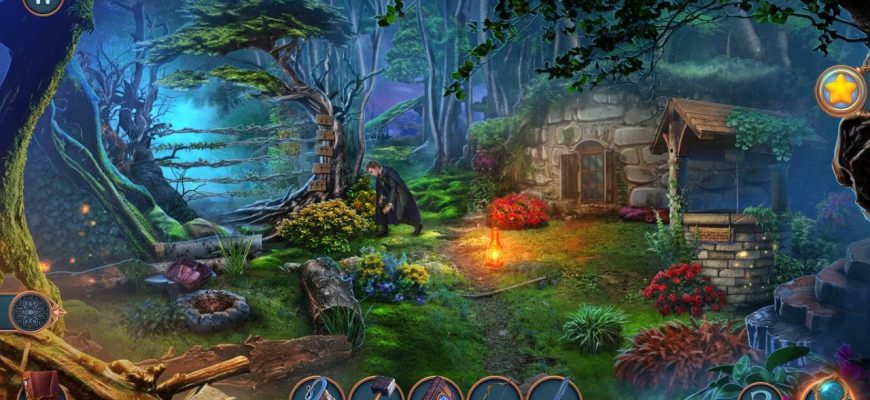Screen dimensions: 870x400
Task: Open the gold star achievements button
Action: [x=841, y=91]
